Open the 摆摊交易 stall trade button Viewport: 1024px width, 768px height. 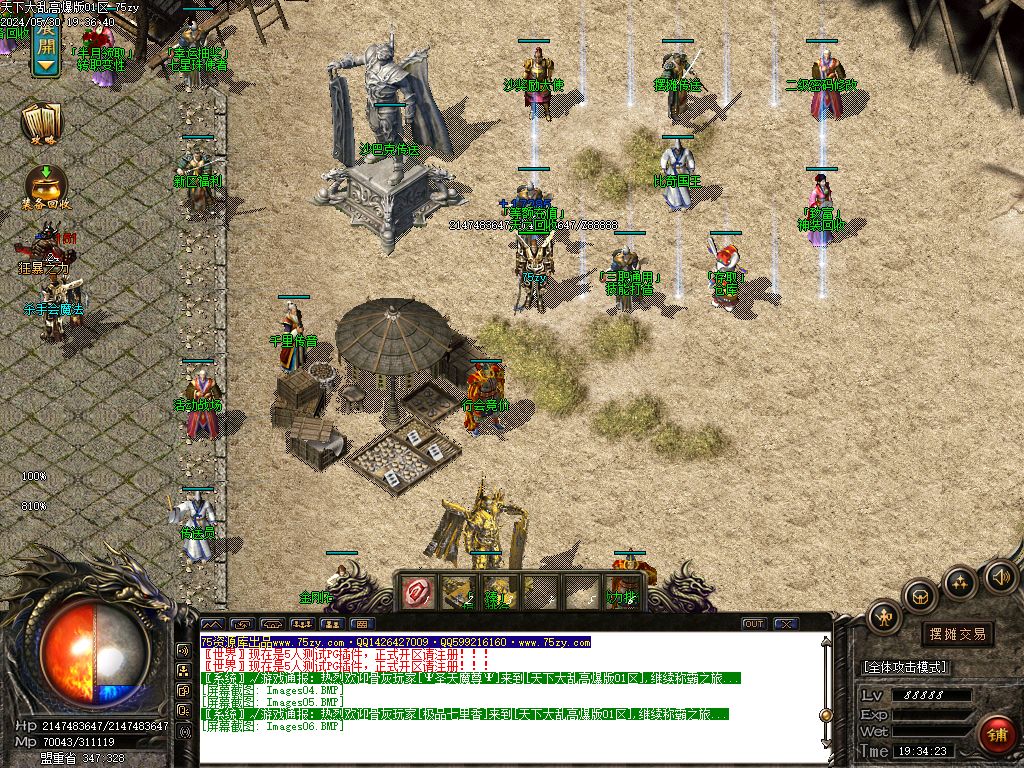[957, 633]
